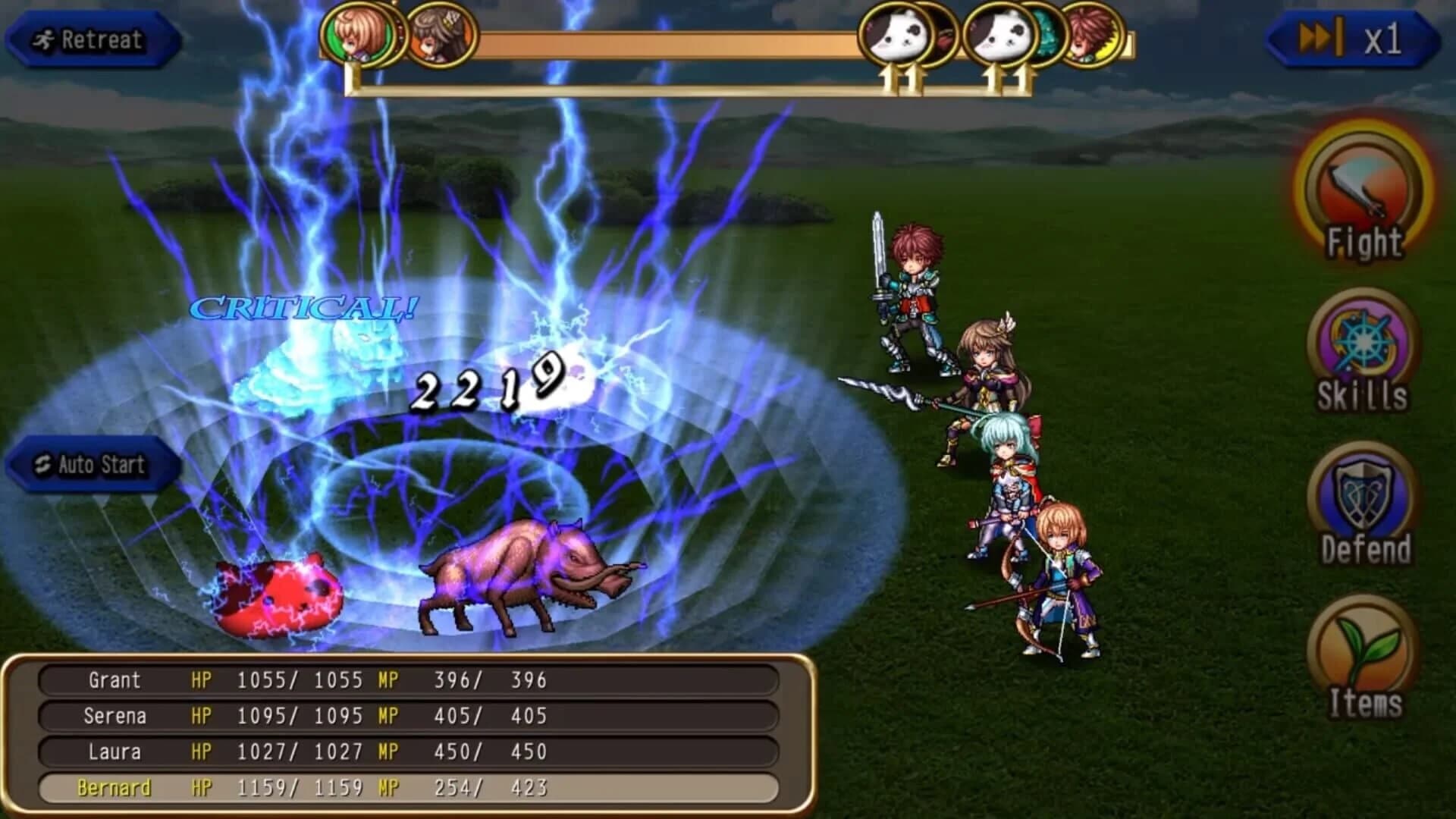The image size is (1456, 819).
Task: Enable Auto Start battle mode
Action: point(91,465)
